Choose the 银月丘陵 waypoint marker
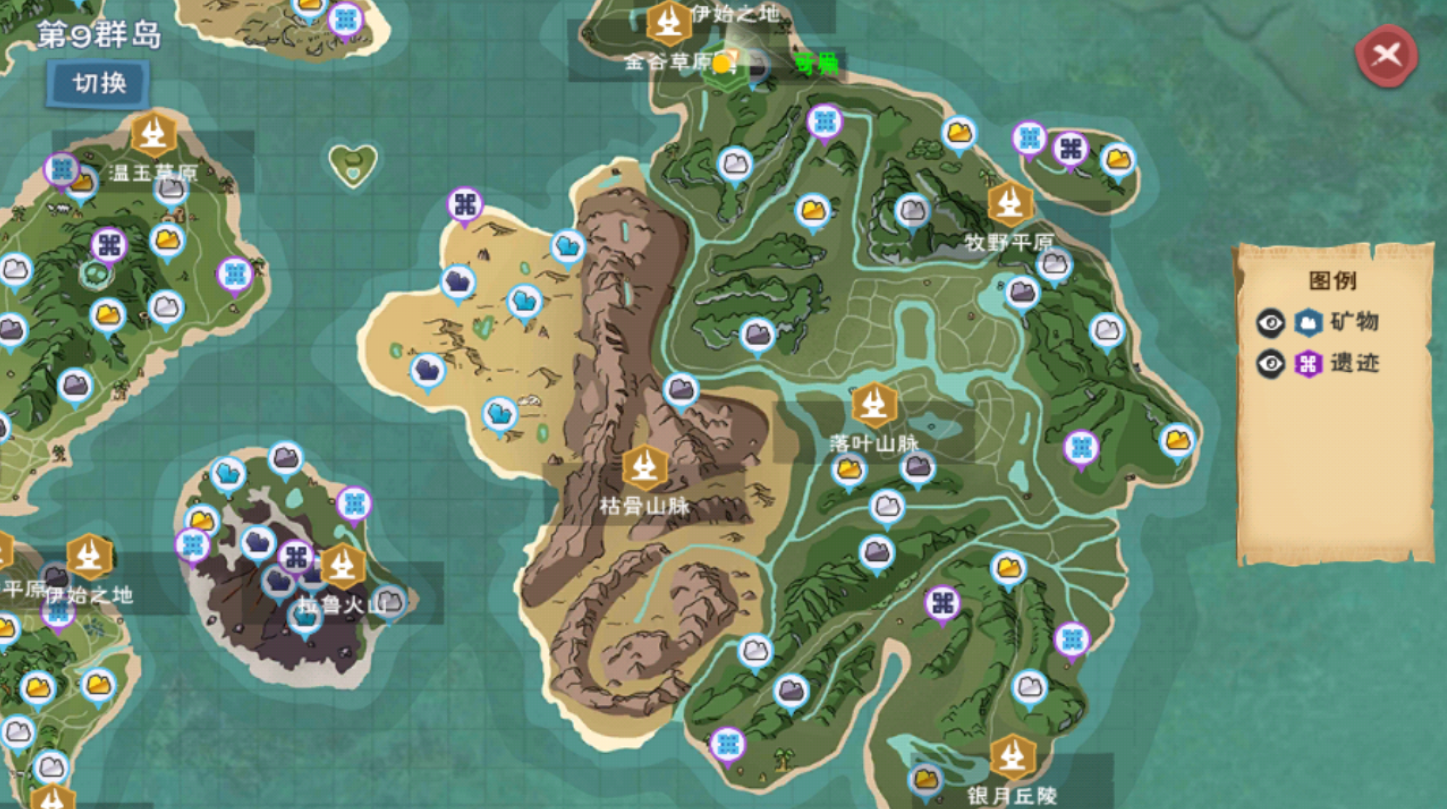The height and width of the screenshot is (809, 1447). click(x=1012, y=759)
